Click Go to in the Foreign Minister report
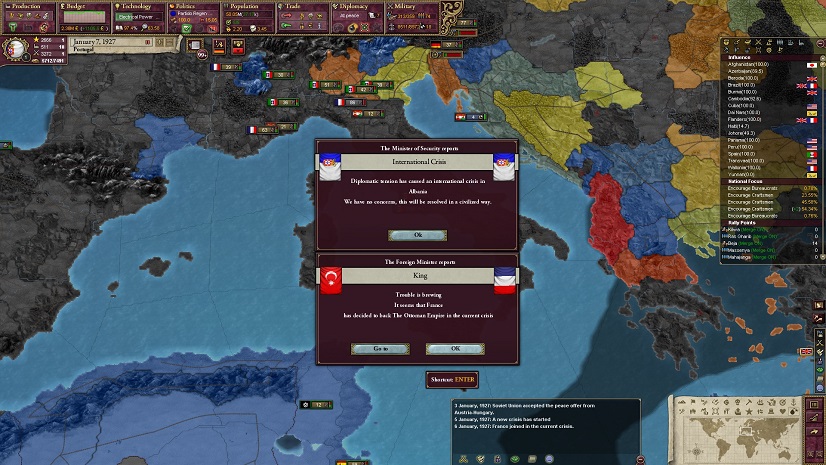This screenshot has height=465, width=826. click(x=380, y=349)
